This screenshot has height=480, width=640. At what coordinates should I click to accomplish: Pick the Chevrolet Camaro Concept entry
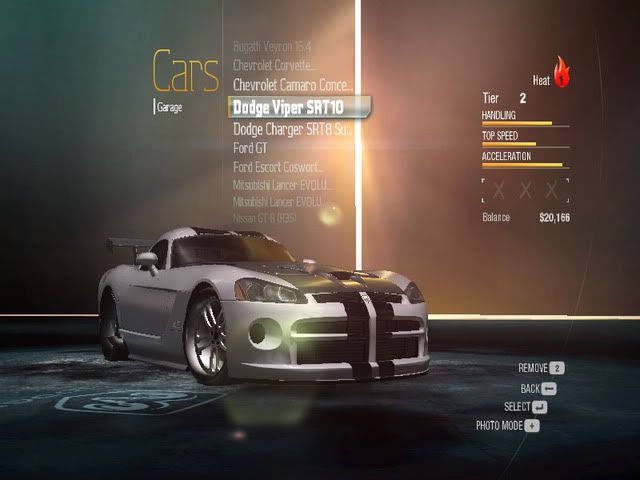click(292, 85)
